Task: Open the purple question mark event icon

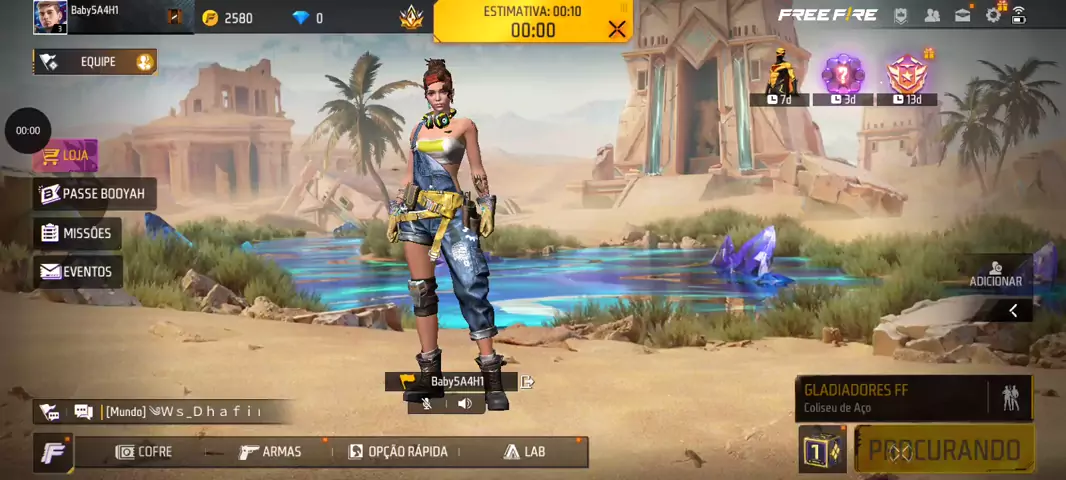Action: [842, 76]
